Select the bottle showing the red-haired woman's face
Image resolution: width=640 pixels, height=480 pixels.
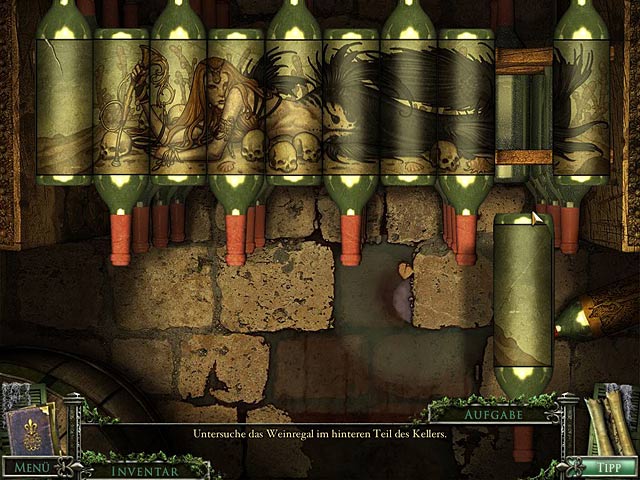click(236, 105)
